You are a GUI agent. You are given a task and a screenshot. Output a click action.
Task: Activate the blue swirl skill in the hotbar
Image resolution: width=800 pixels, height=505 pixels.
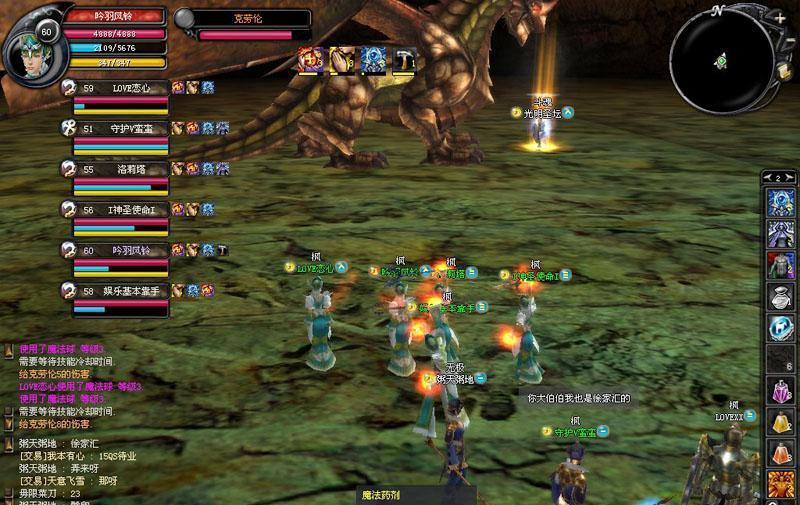point(781,327)
